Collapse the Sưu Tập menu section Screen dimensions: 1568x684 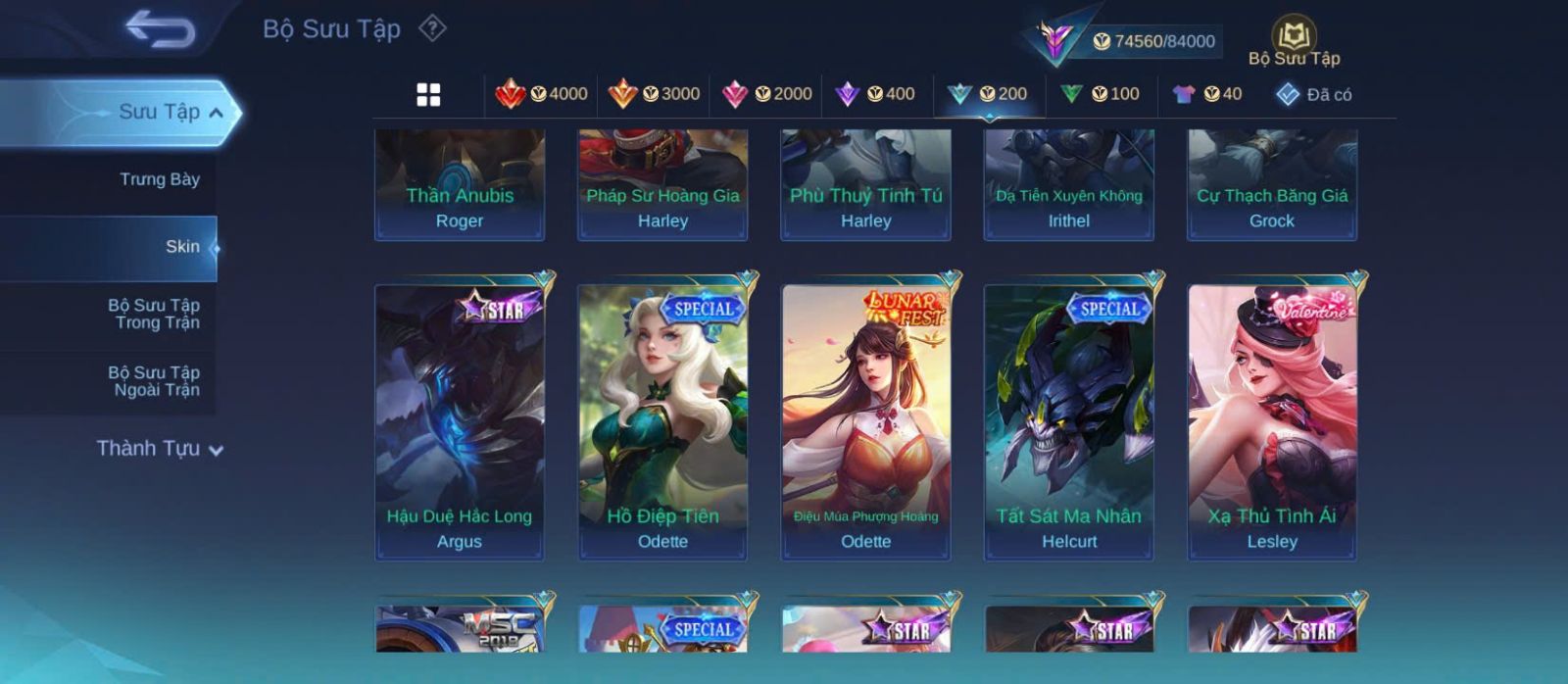point(216,113)
